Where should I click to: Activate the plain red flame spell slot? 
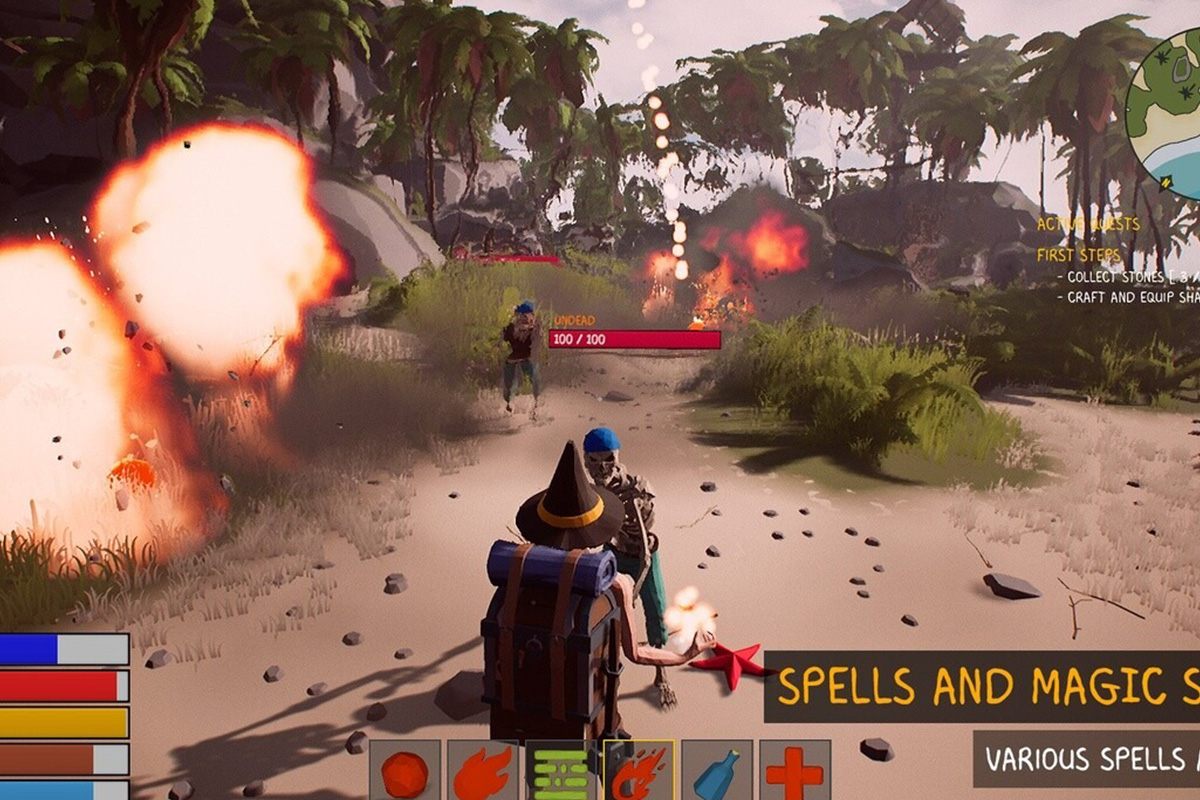(x=482, y=771)
